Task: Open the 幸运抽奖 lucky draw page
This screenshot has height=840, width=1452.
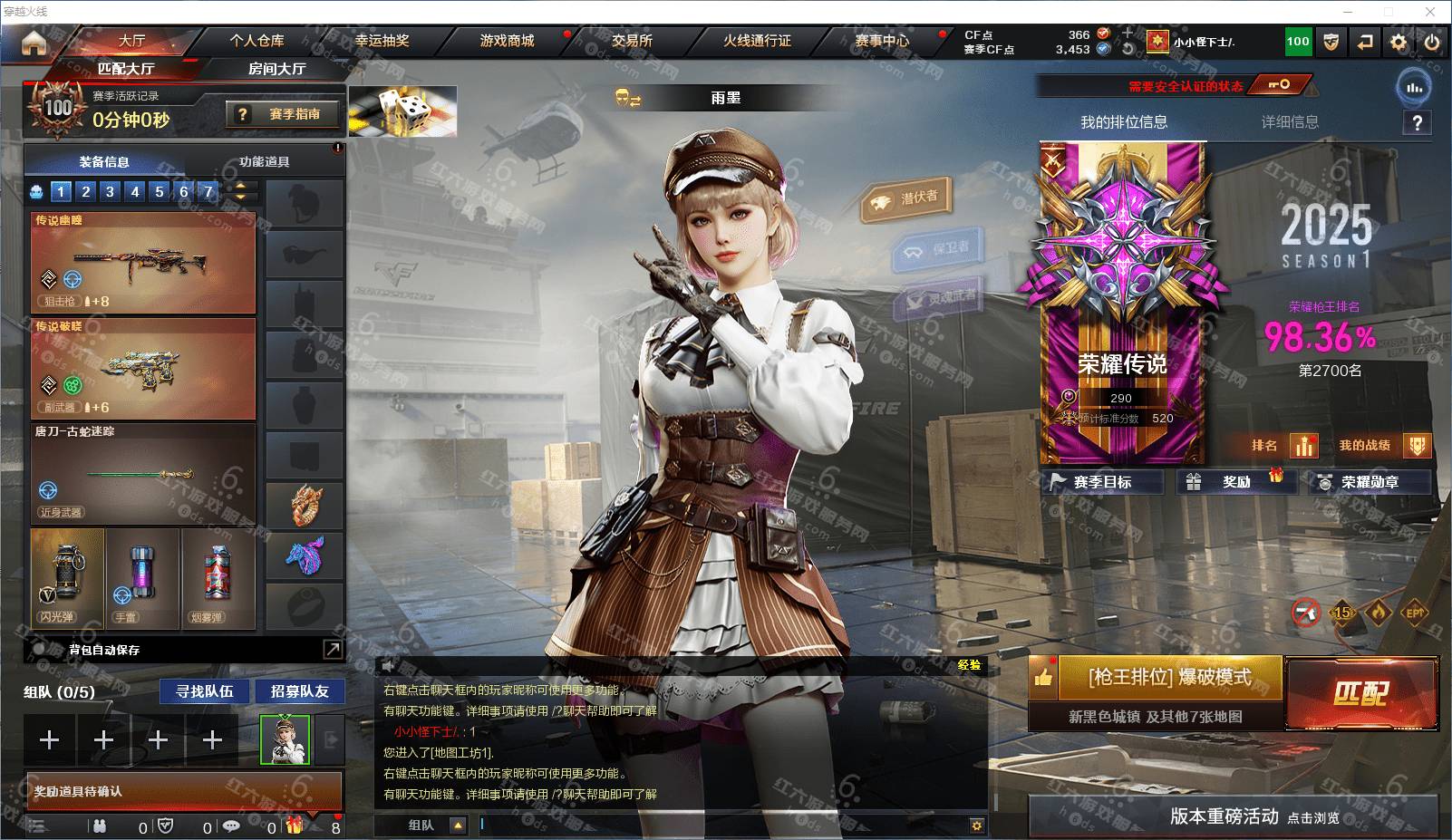Action: [x=382, y=41]
